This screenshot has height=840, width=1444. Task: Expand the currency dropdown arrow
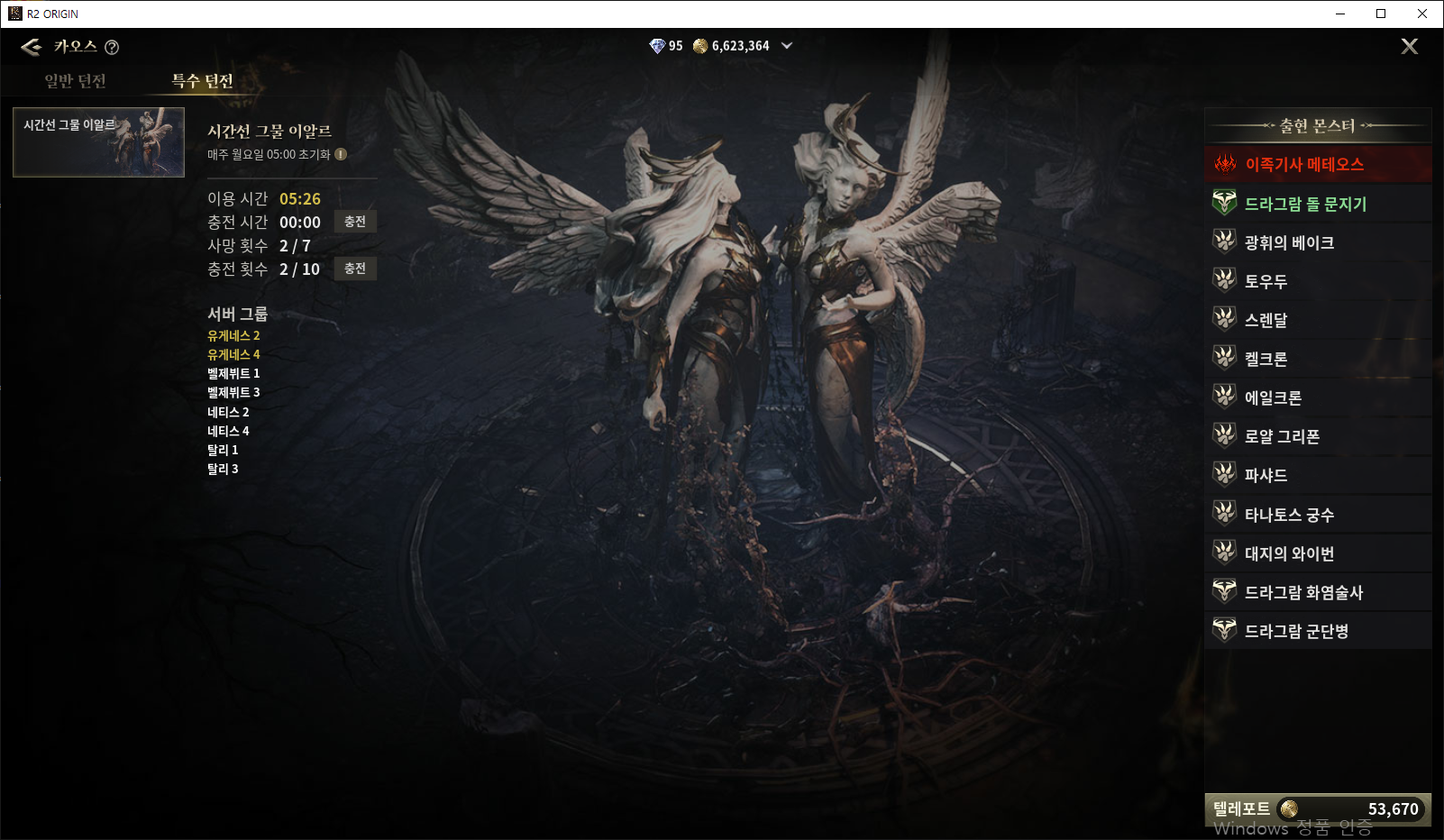[787, 46]
